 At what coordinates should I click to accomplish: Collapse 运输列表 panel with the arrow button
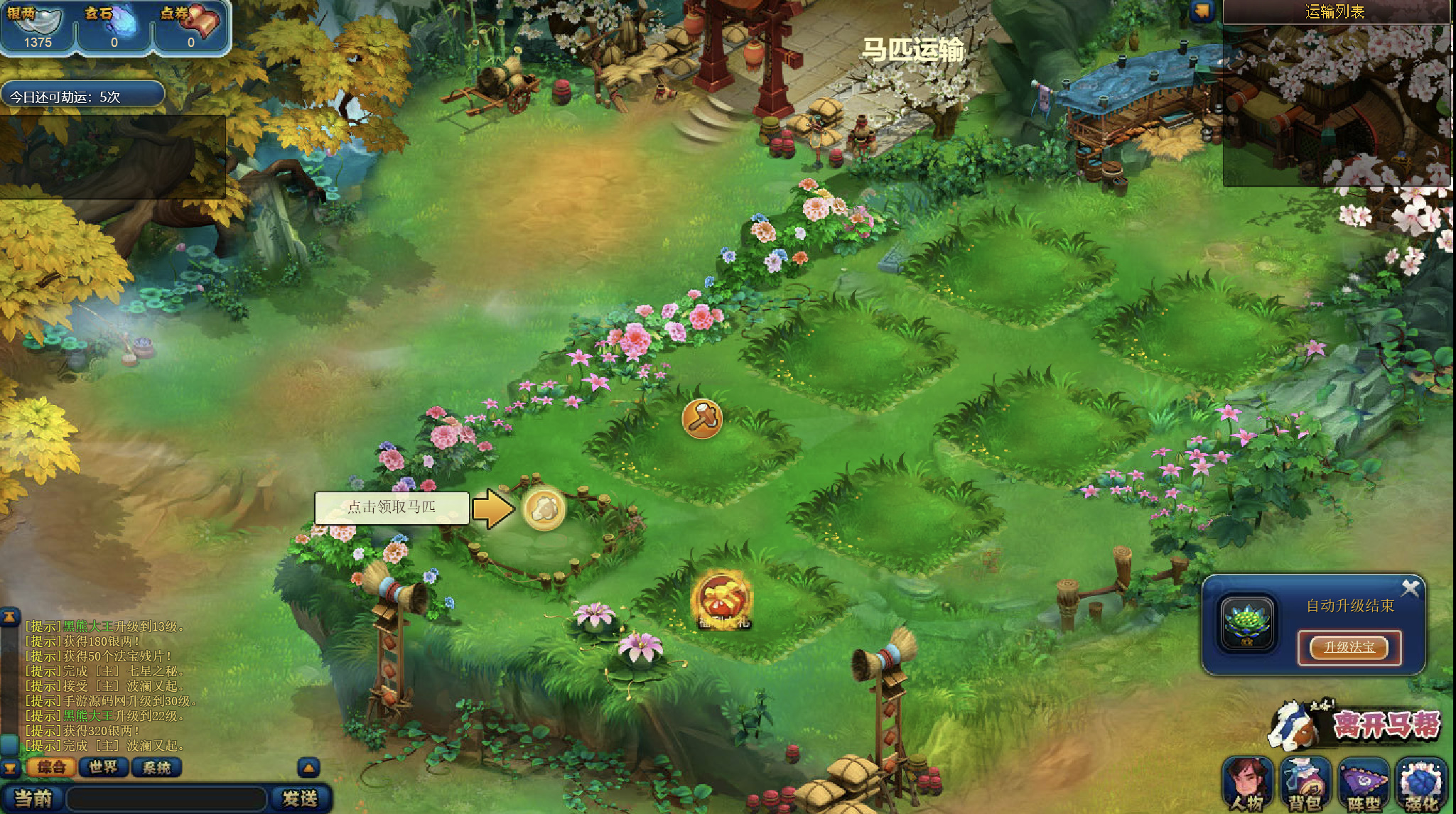1202,11
